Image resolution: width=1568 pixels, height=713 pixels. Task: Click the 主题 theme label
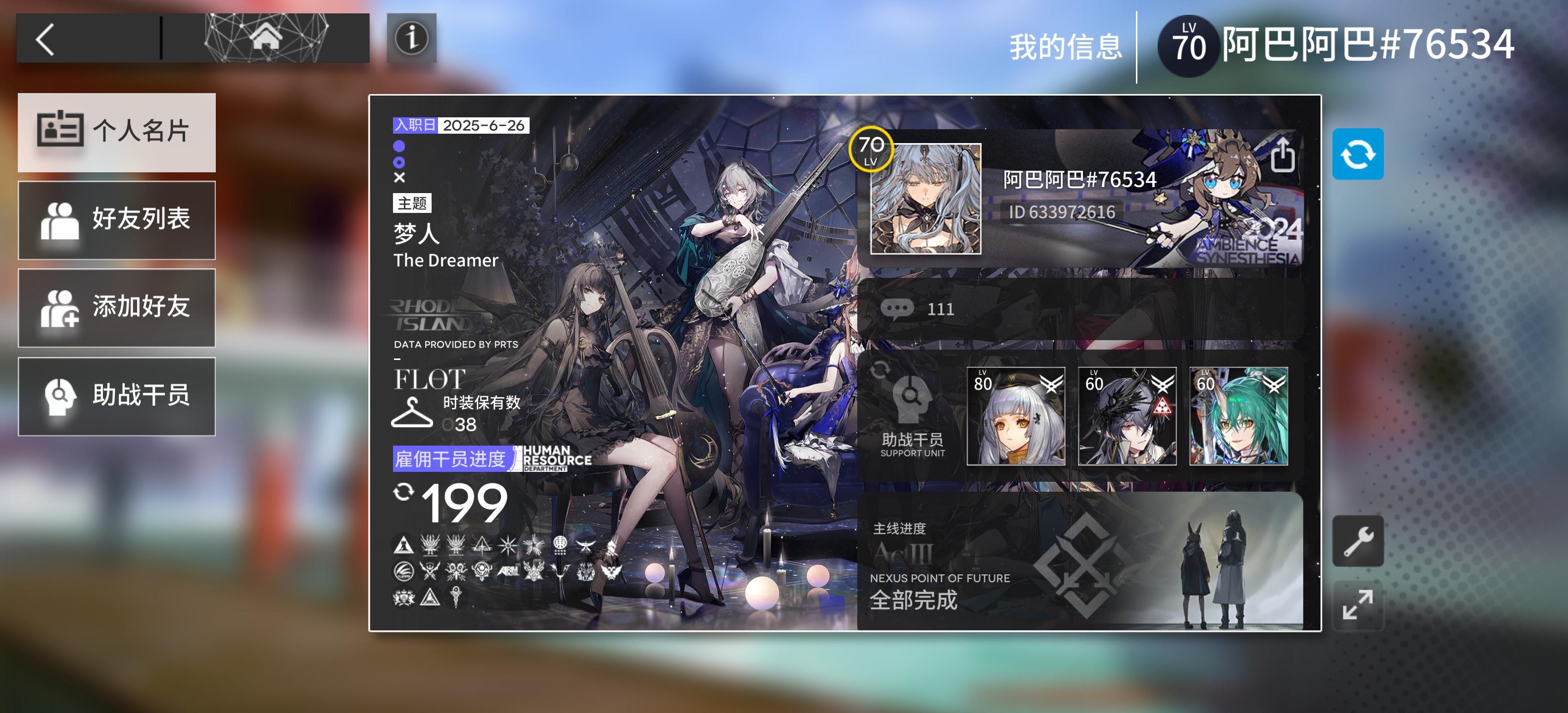pyautogui.click(x=411, y=204)
